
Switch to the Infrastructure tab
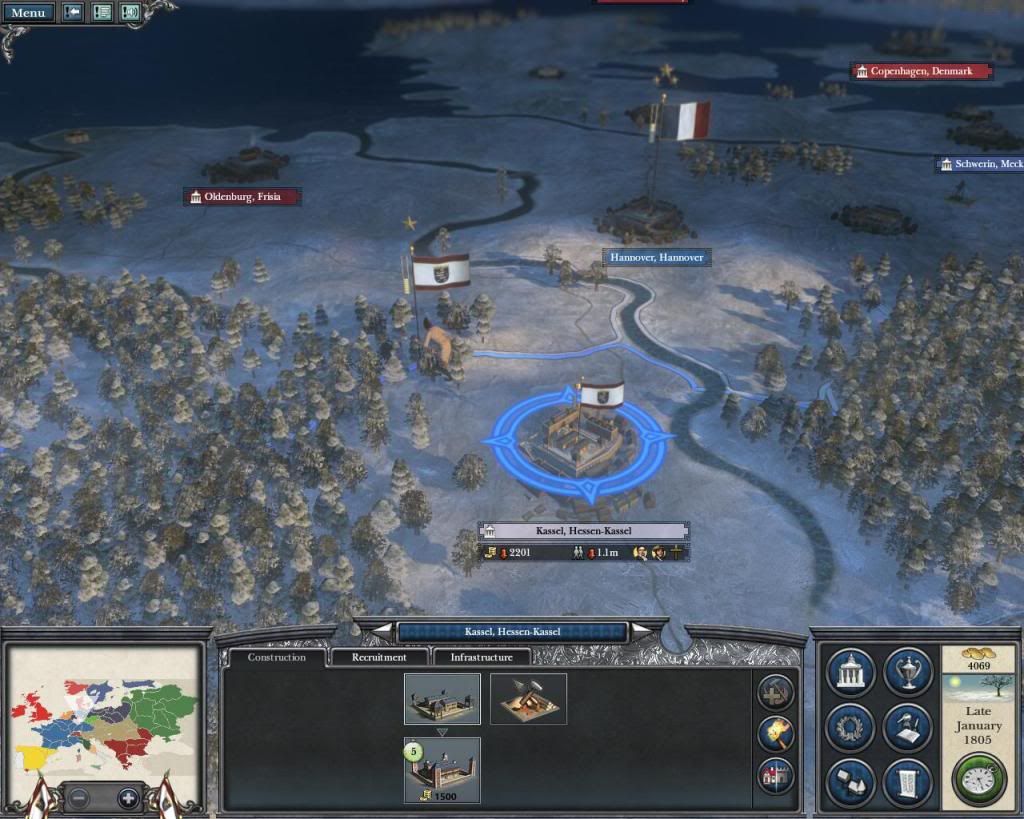click(482, 657)
